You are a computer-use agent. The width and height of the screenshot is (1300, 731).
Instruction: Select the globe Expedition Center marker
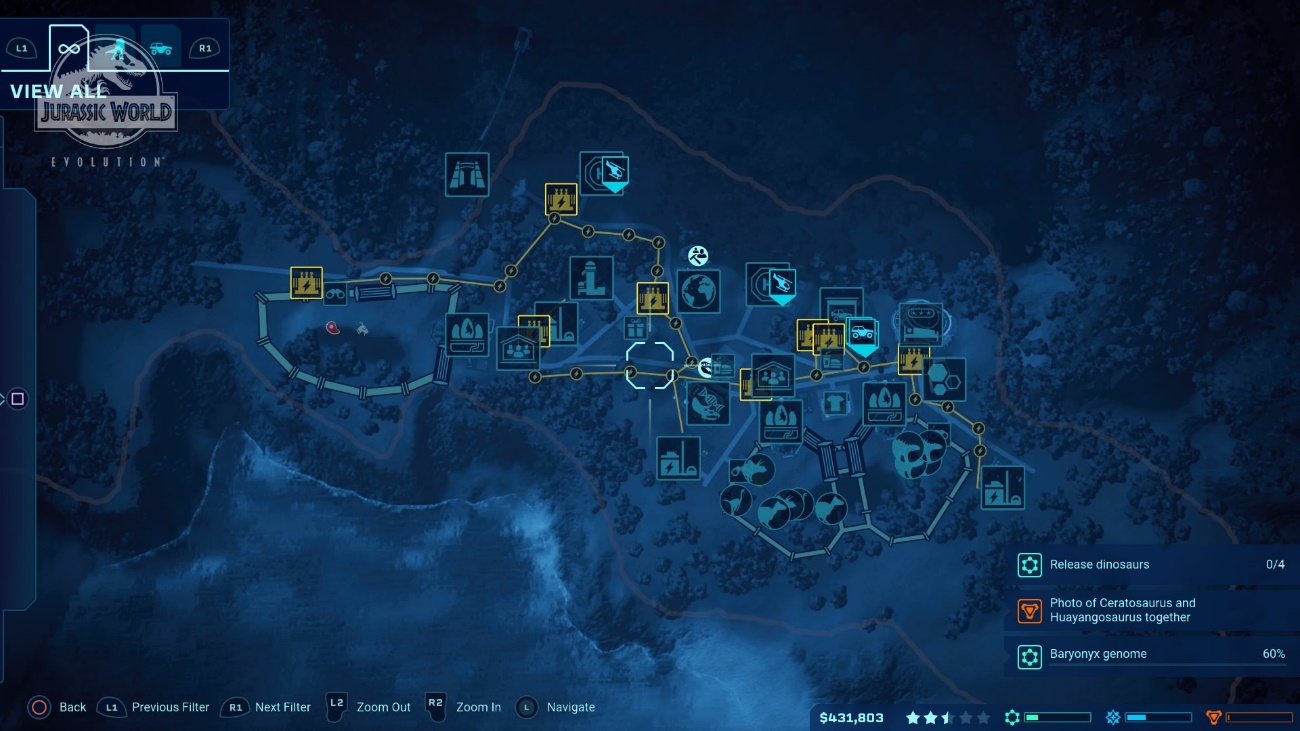click(698, 291)
